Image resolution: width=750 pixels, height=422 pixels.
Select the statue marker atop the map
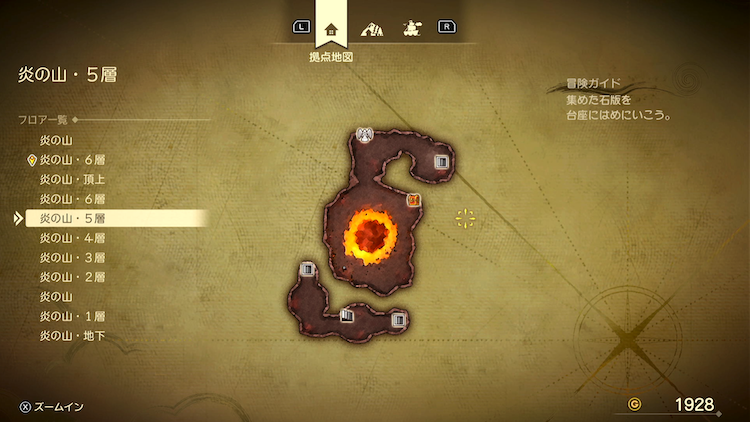[x=365, y=134]
